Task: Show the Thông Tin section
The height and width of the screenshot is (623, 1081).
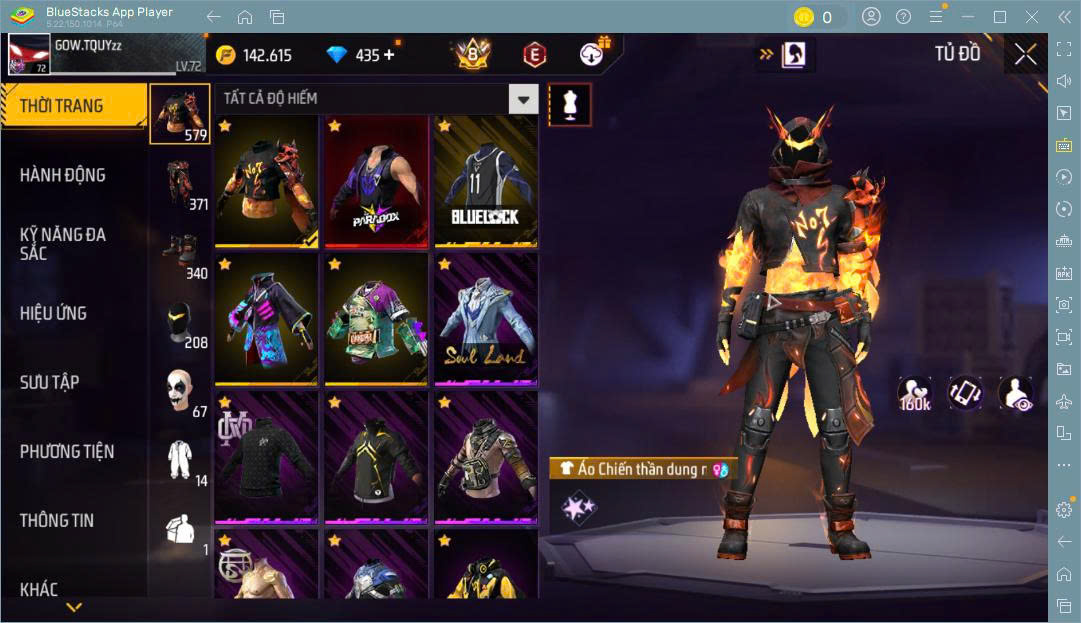Action: pos(57,520)
